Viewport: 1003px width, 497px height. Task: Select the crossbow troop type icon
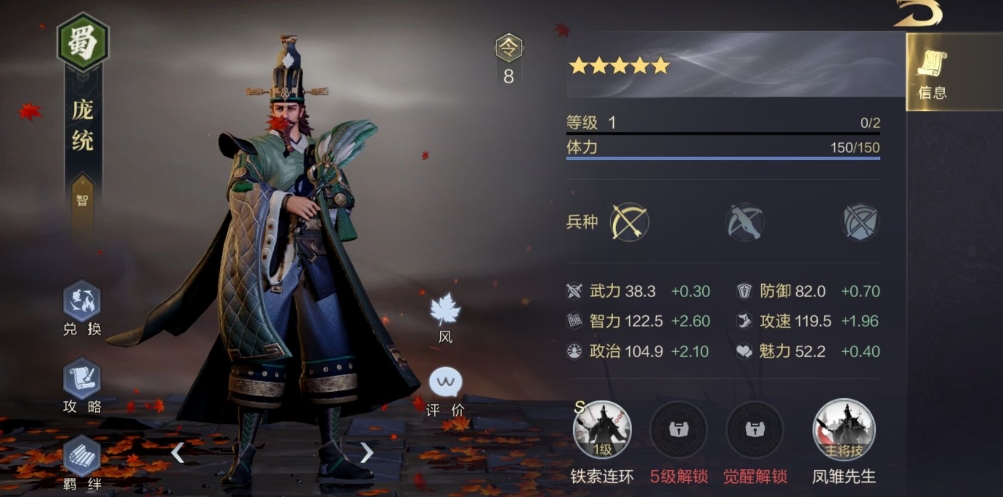point(745,222)
